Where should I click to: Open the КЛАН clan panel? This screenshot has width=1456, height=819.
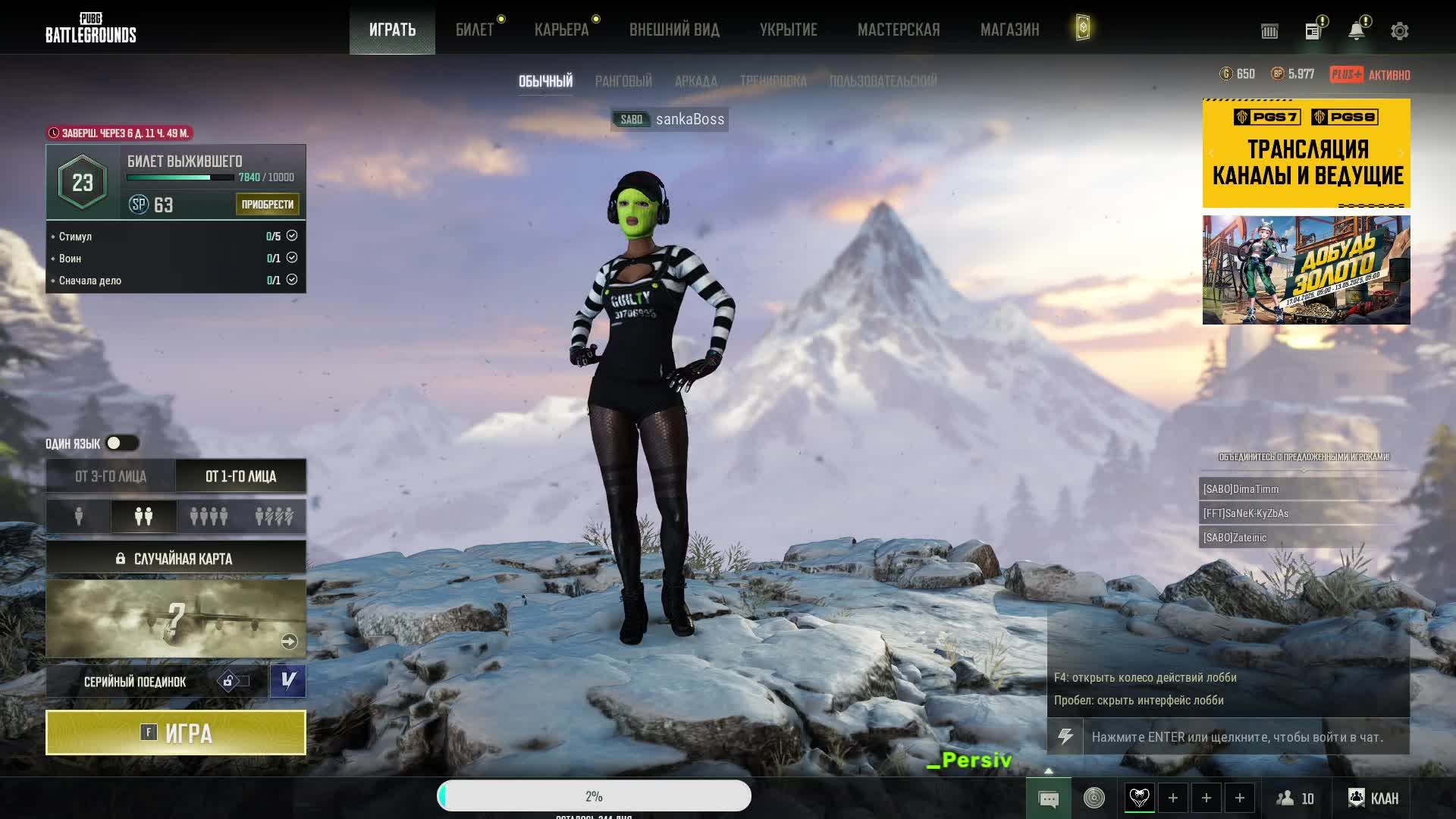click(x=1373, y=798)
